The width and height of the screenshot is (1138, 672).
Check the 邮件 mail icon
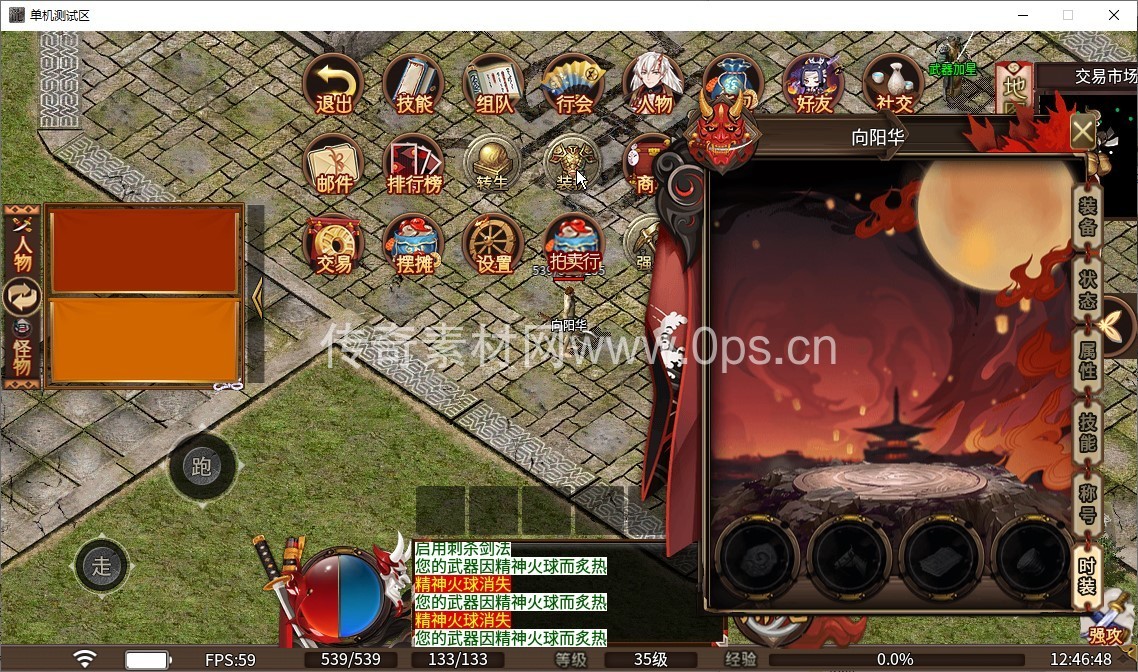coord(333,164)
